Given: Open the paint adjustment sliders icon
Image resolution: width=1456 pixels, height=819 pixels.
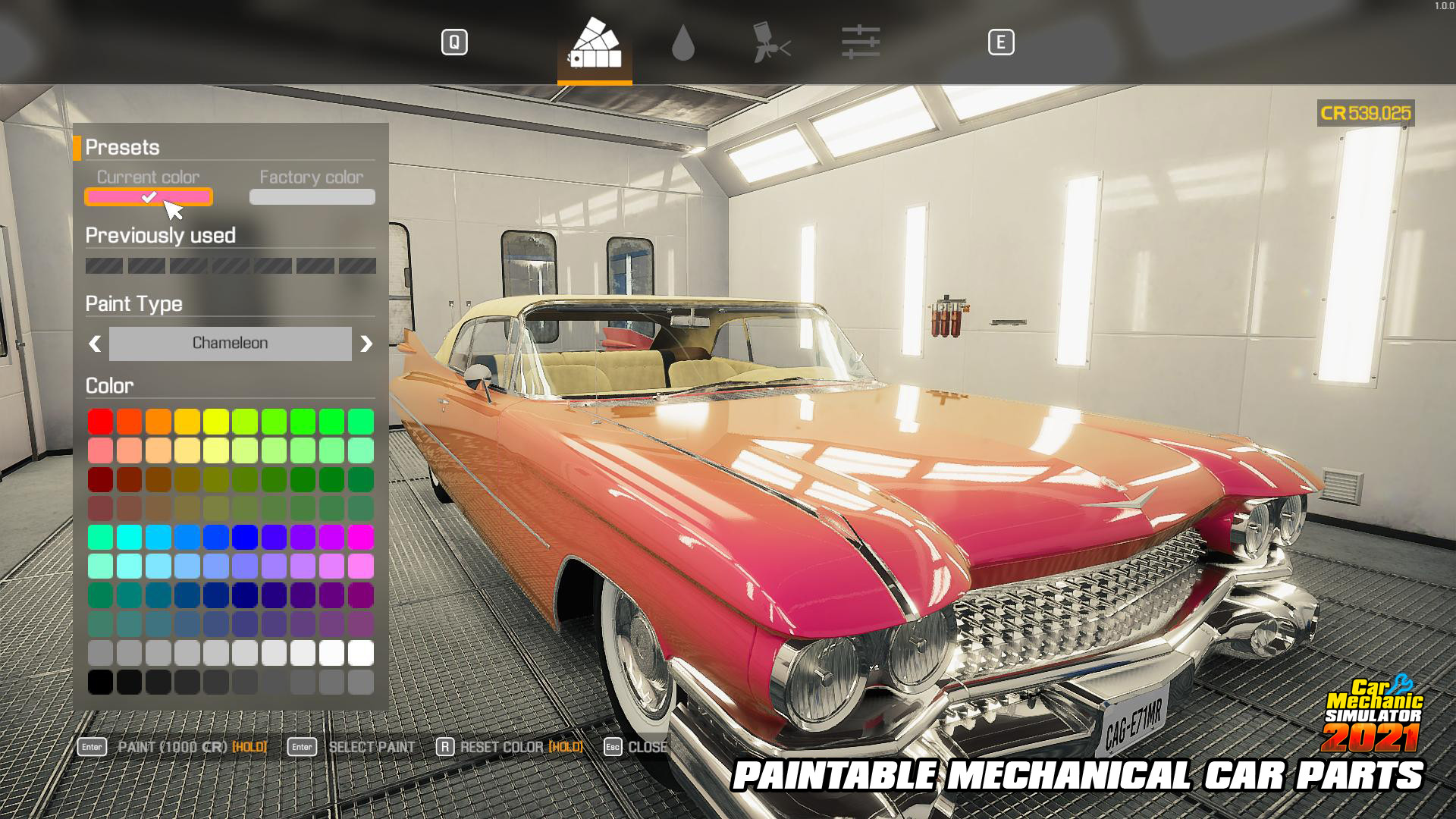Looking at the screenshot, I should [862, 43].
